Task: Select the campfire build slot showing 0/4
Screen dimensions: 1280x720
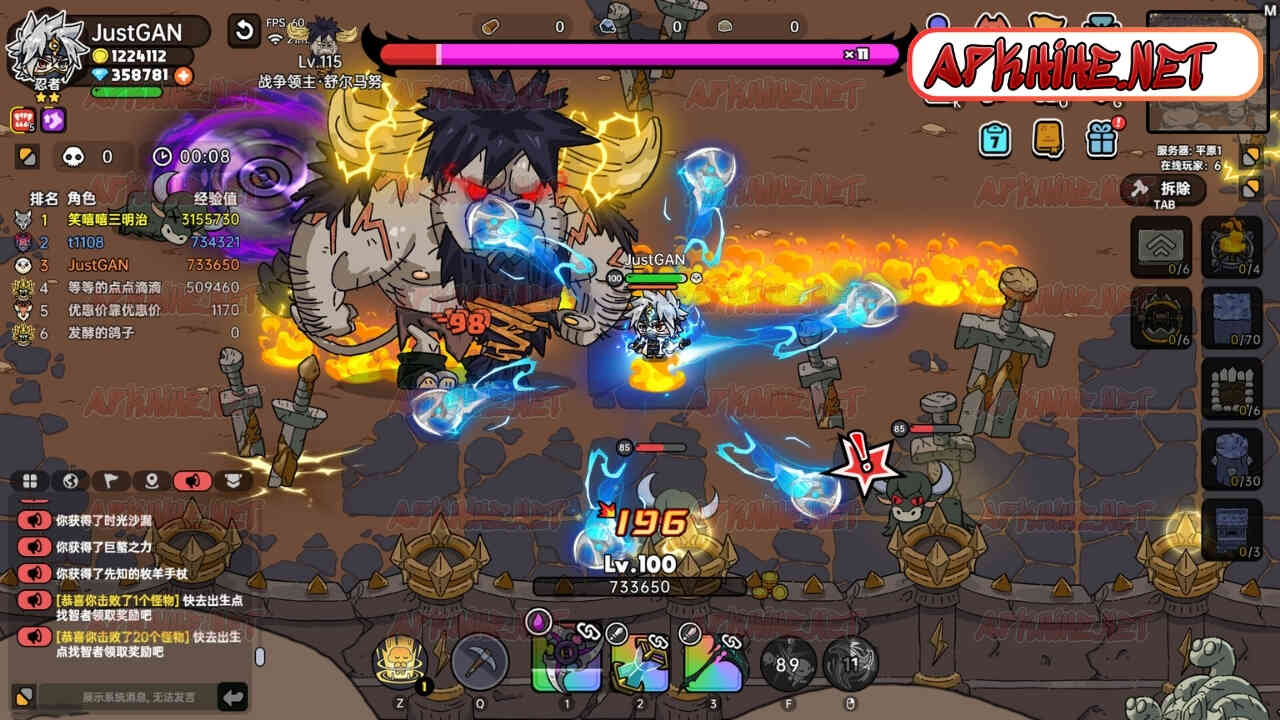Action: pos(1231,246)
